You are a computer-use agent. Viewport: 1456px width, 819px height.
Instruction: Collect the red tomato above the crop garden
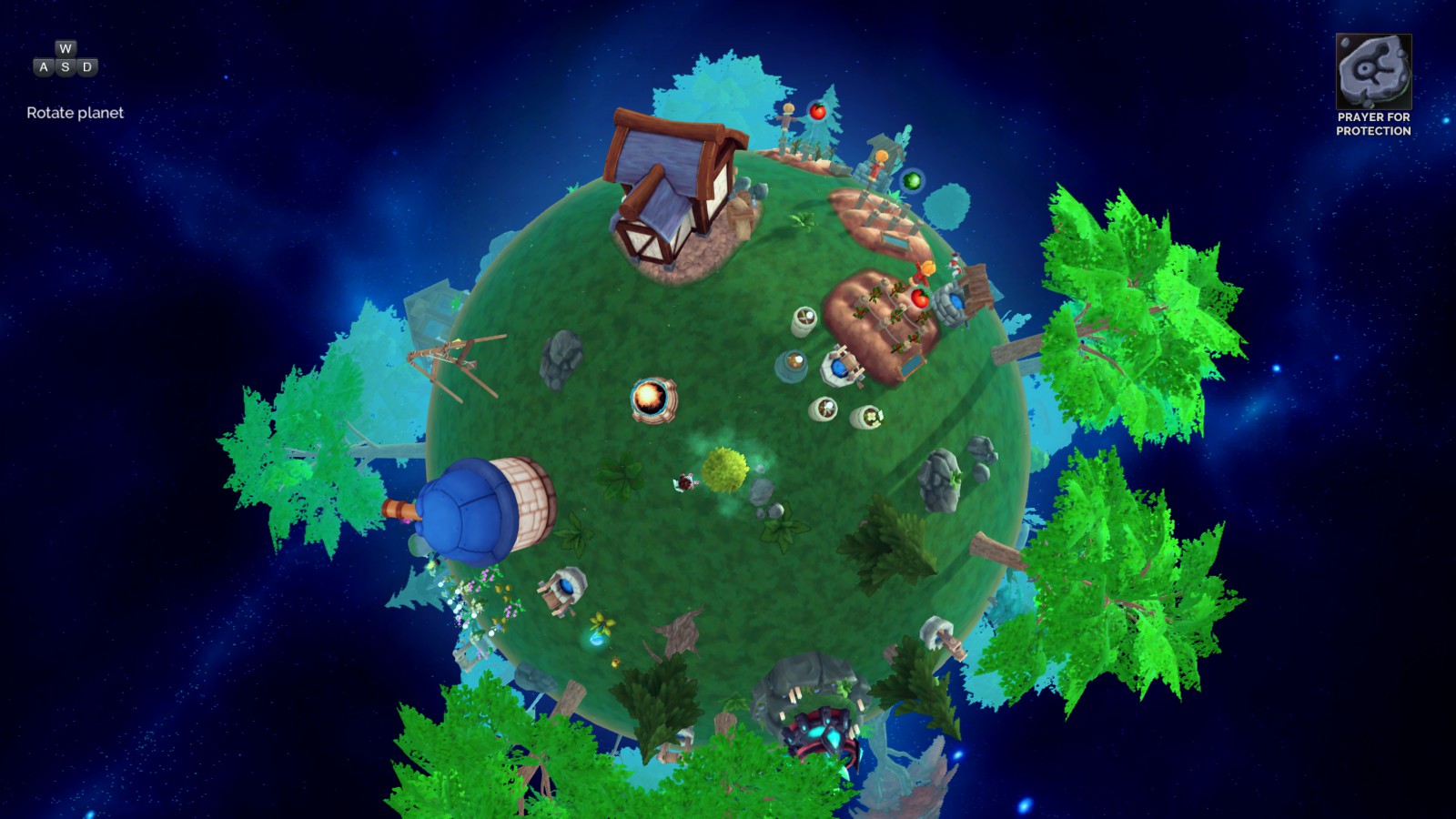click(x=919, y=297)
